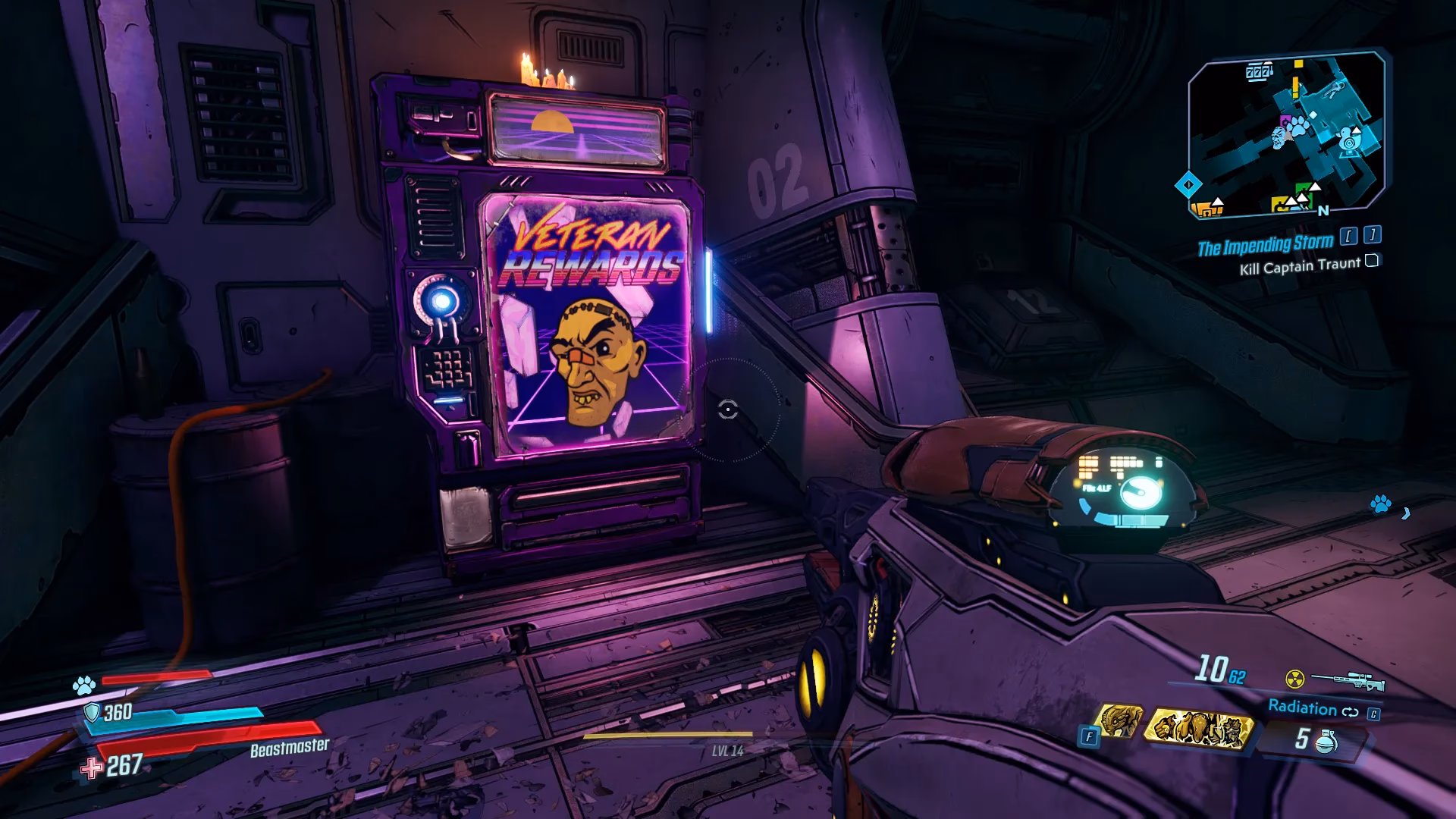Toggle the element cycle arrows beside Radiation

coord(1351,711)
